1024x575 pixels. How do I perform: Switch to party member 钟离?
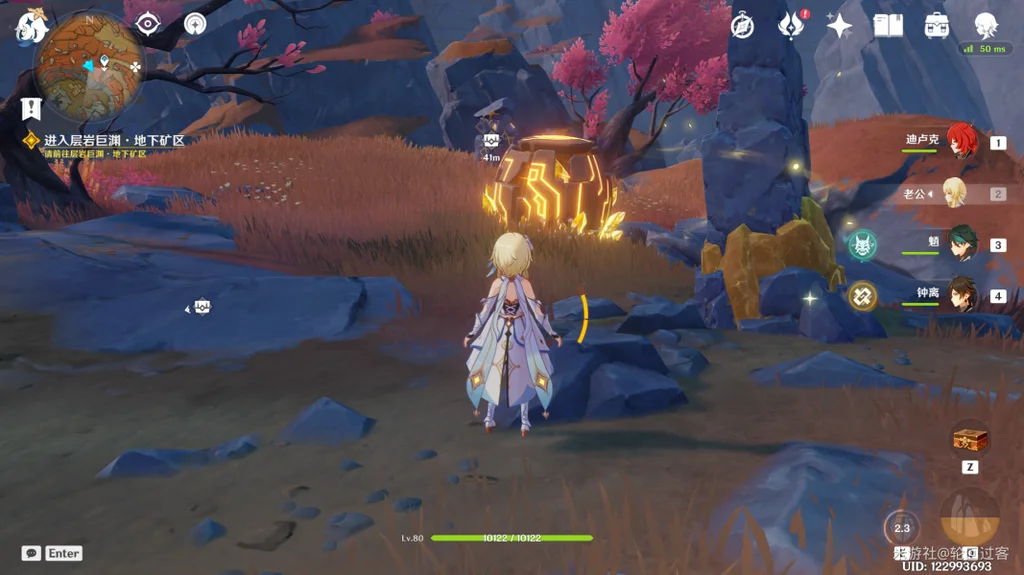tap(961, 295)
